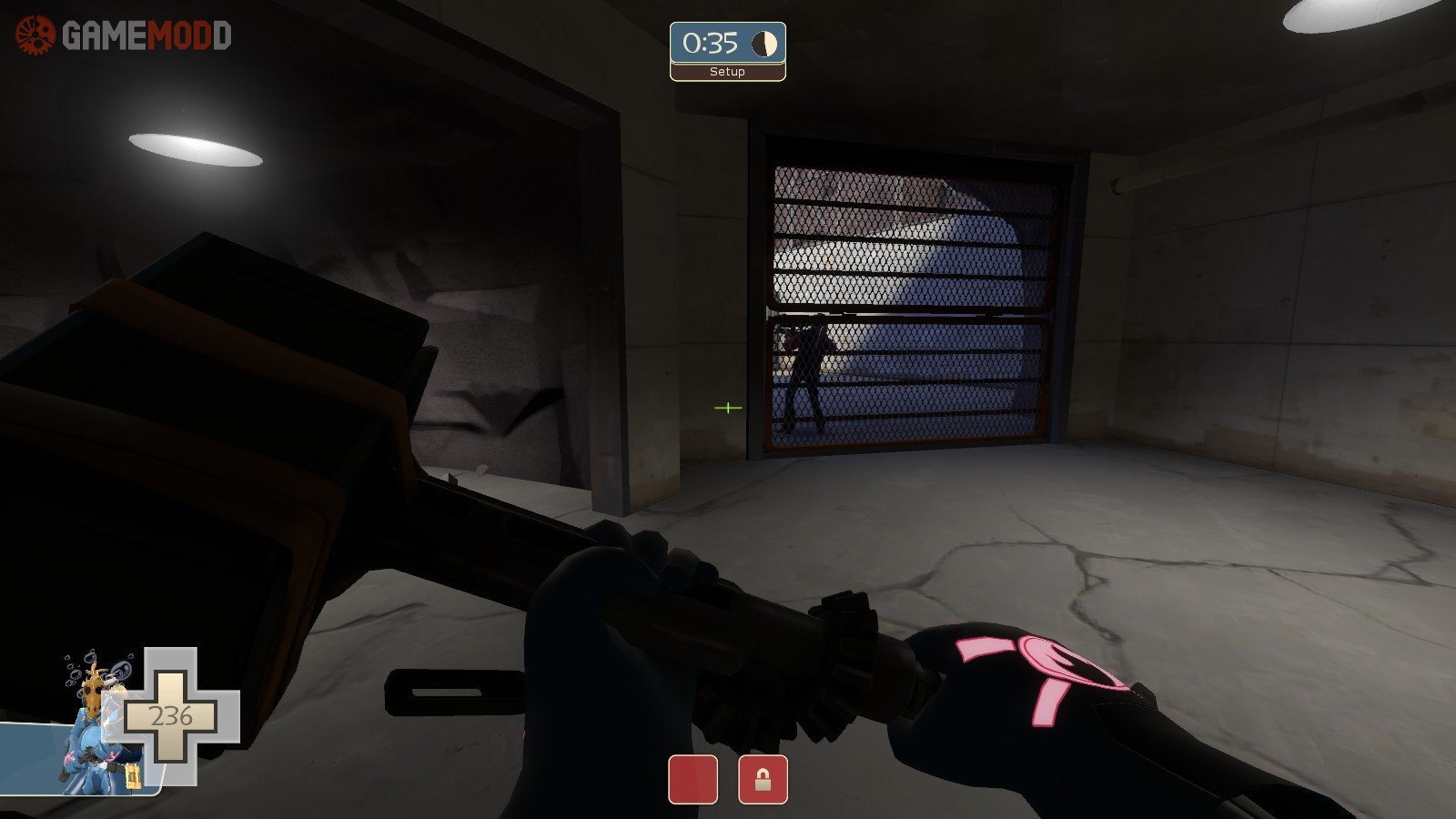Select the plain red control point icon
This screenshot has width=1456, height=819.
[693, 780]
